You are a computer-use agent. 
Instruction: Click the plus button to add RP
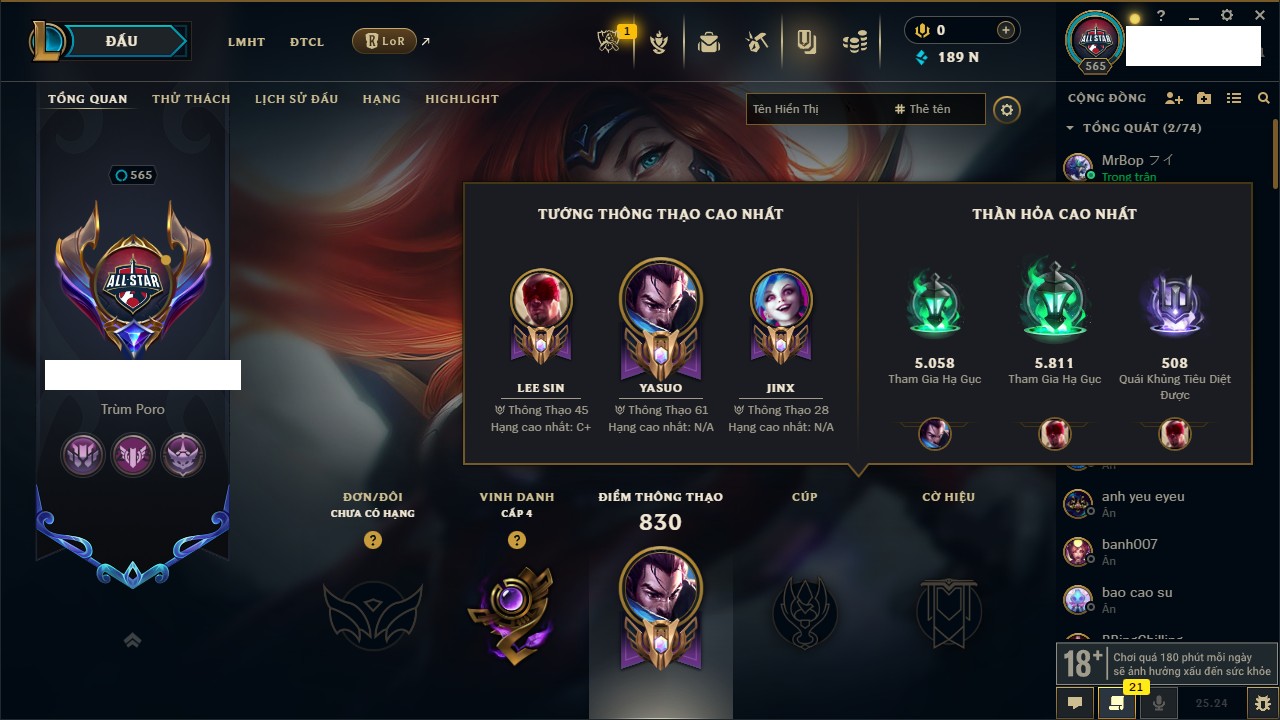[1006, 30]
